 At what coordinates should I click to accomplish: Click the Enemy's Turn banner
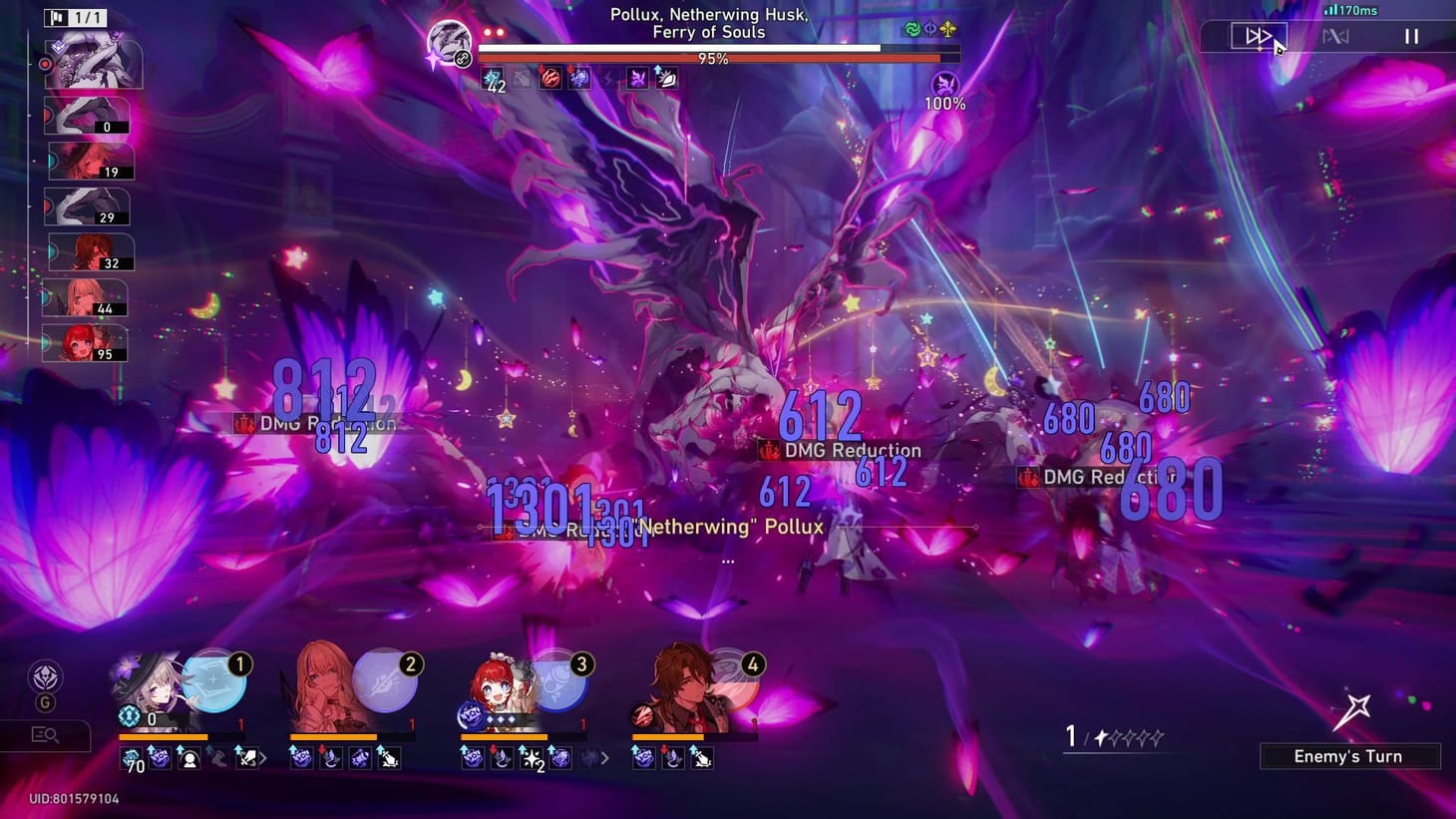[x=1348, y=756]
